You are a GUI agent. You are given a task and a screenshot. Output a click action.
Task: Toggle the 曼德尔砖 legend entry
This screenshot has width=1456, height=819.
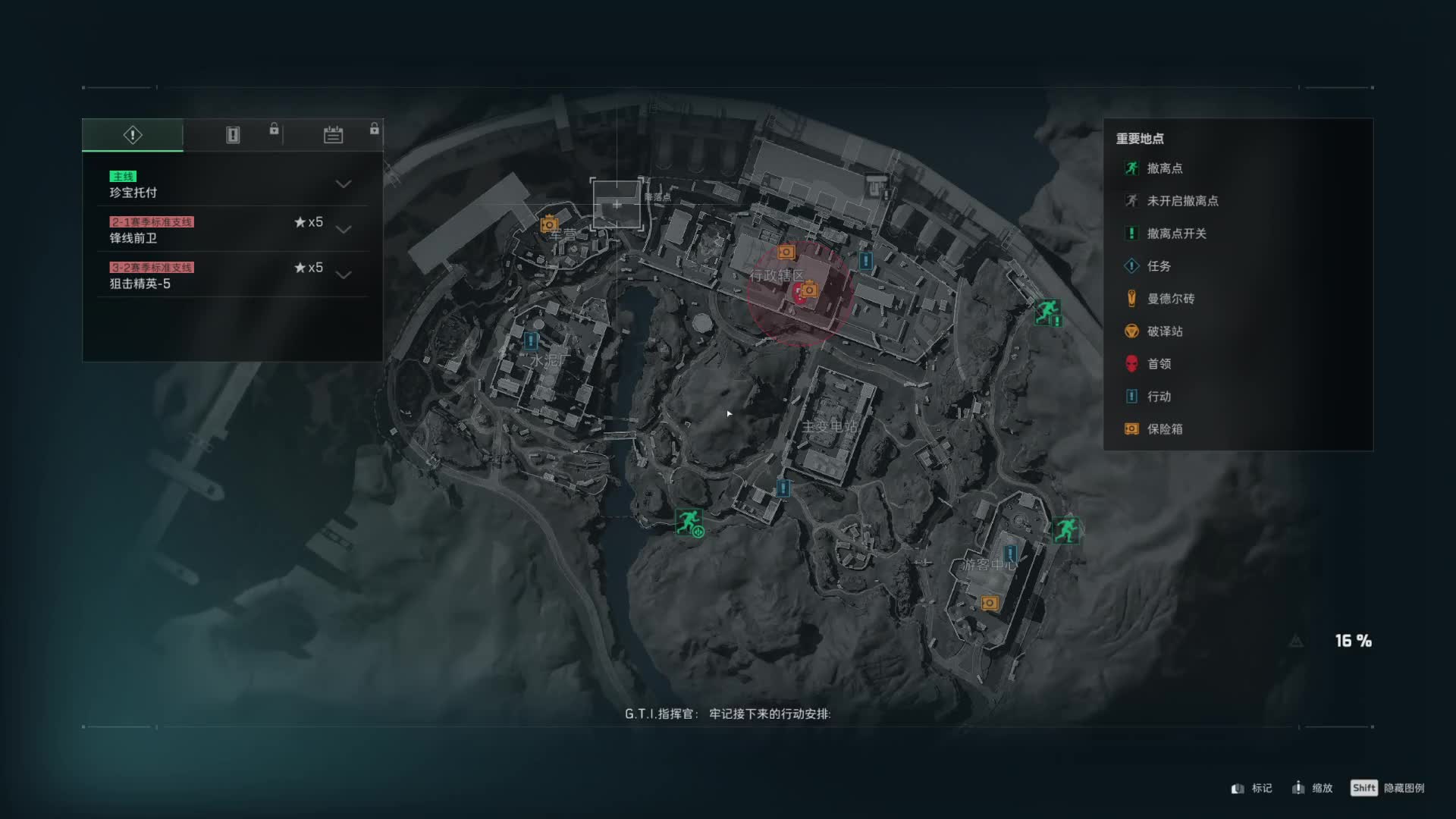(x=1169, y=299)
